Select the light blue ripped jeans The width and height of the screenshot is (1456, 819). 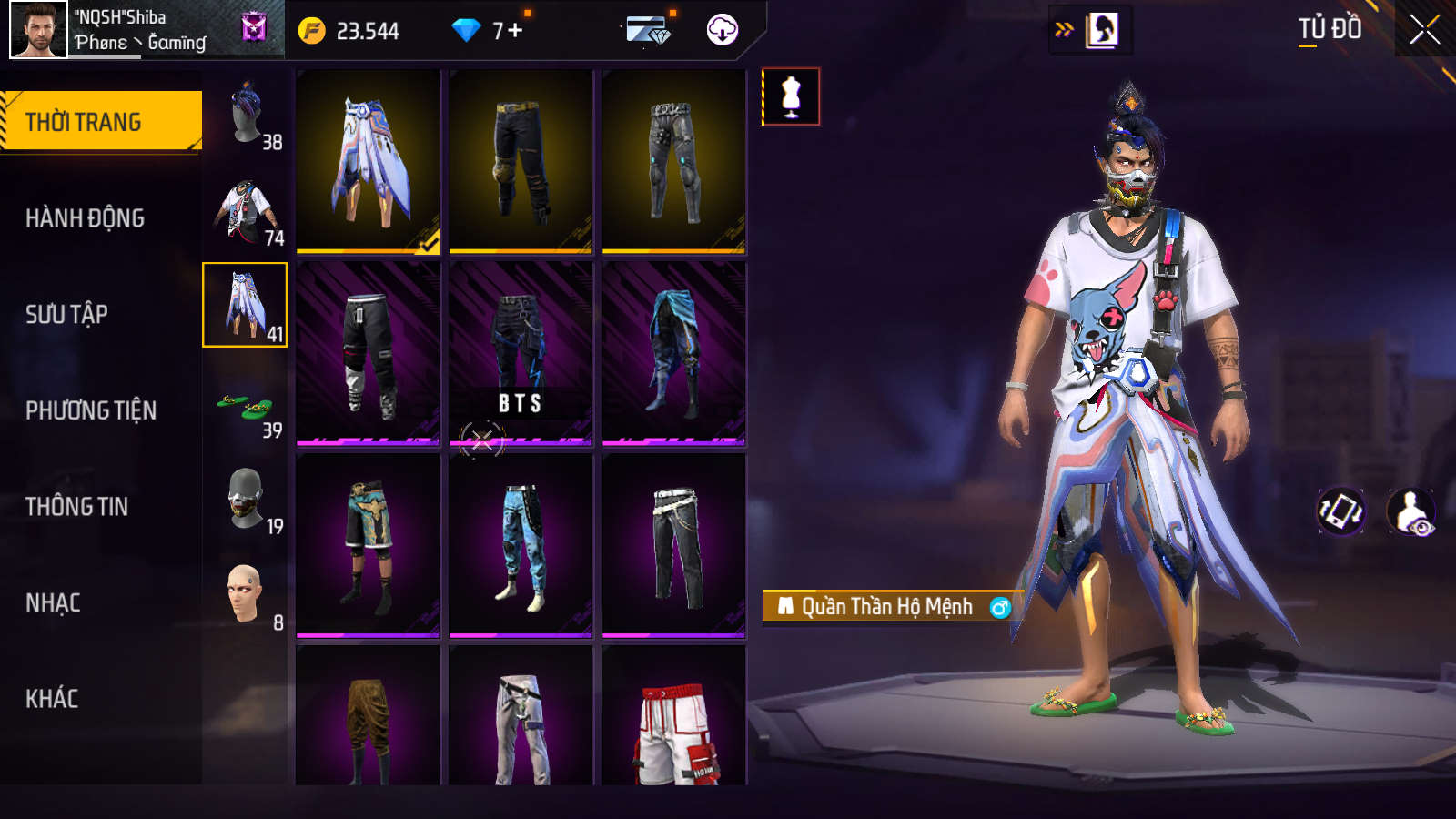[x=521, y=546]
